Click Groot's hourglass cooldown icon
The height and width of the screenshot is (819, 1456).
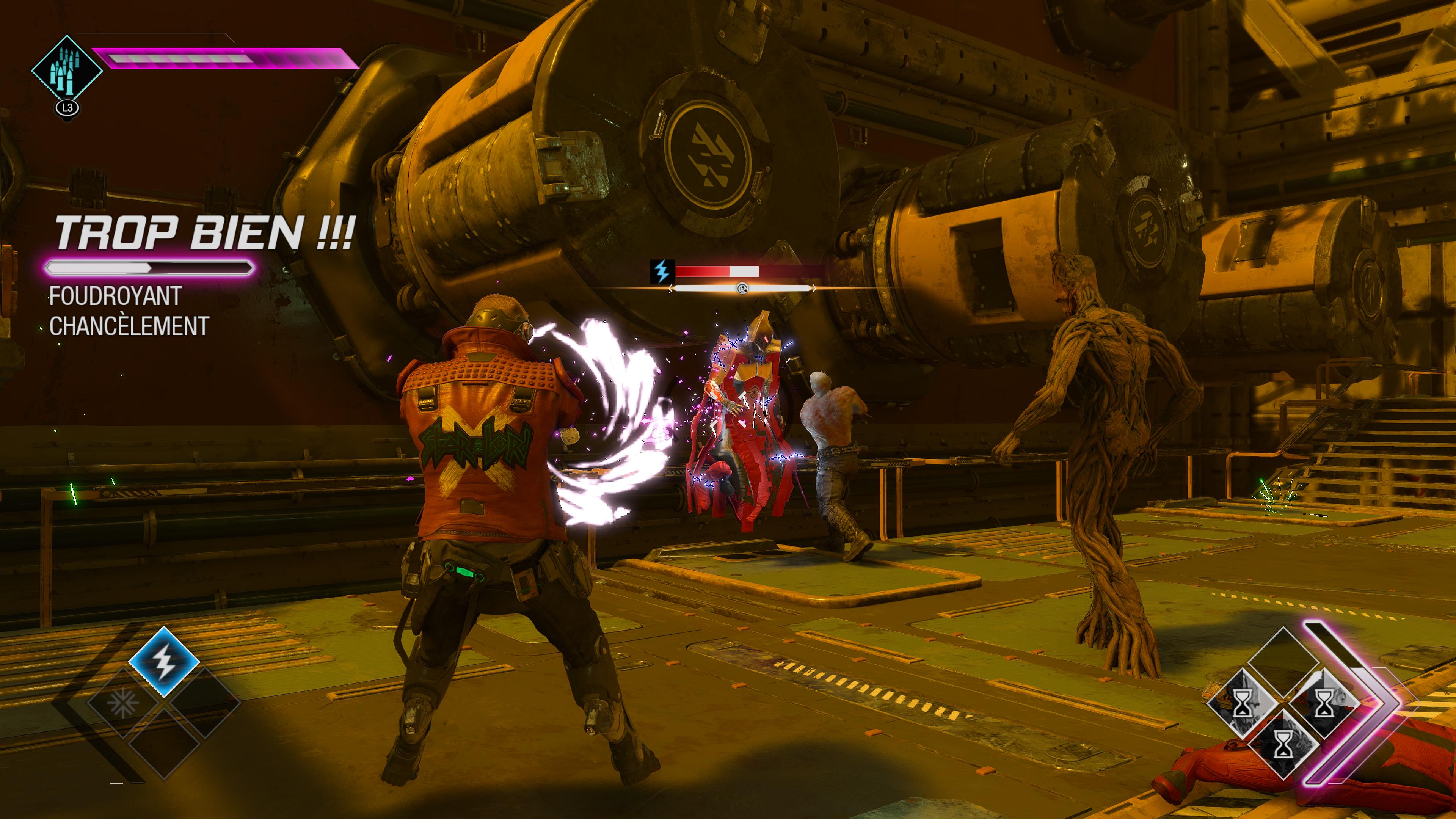click(1283, 744)
